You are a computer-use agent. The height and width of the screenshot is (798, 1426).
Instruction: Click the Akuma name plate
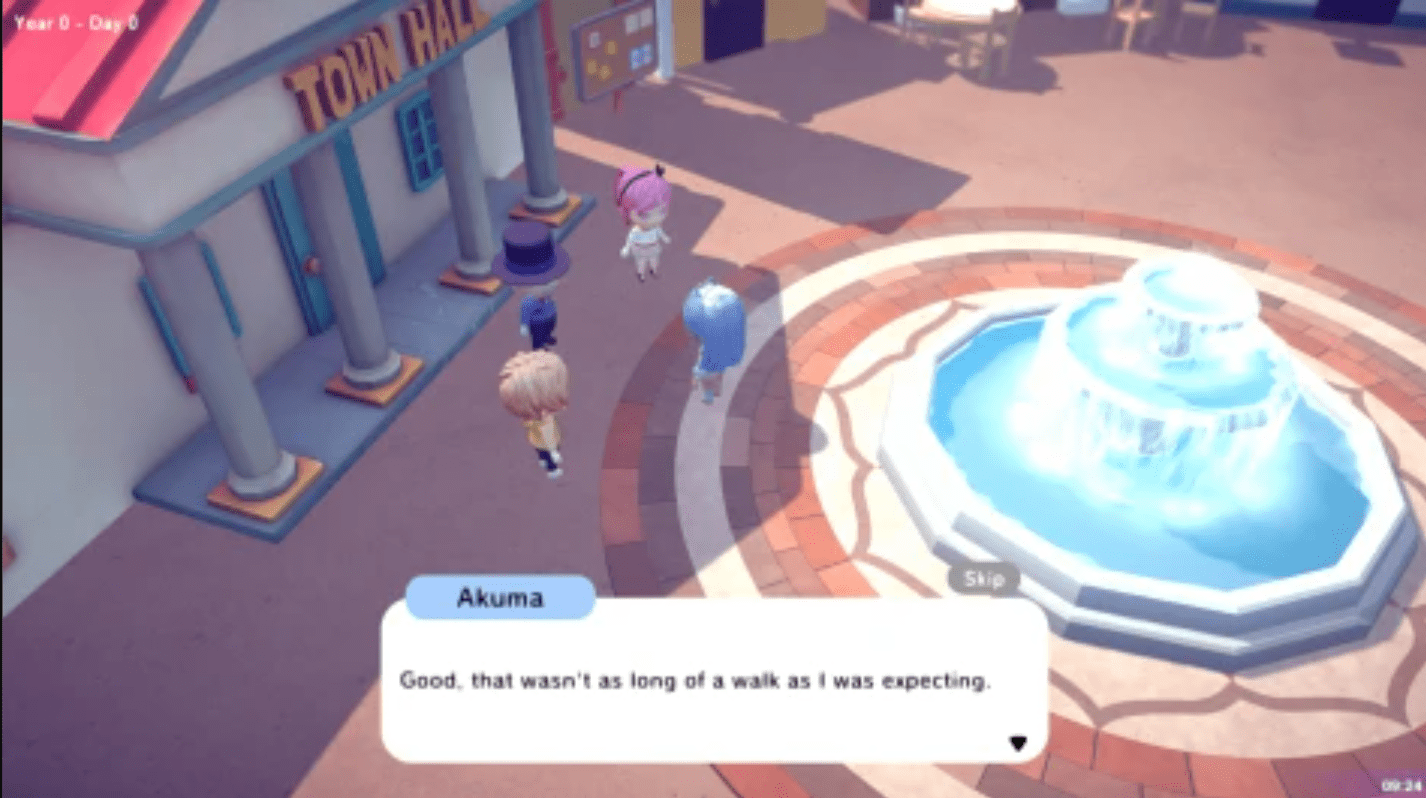[500, 597]
